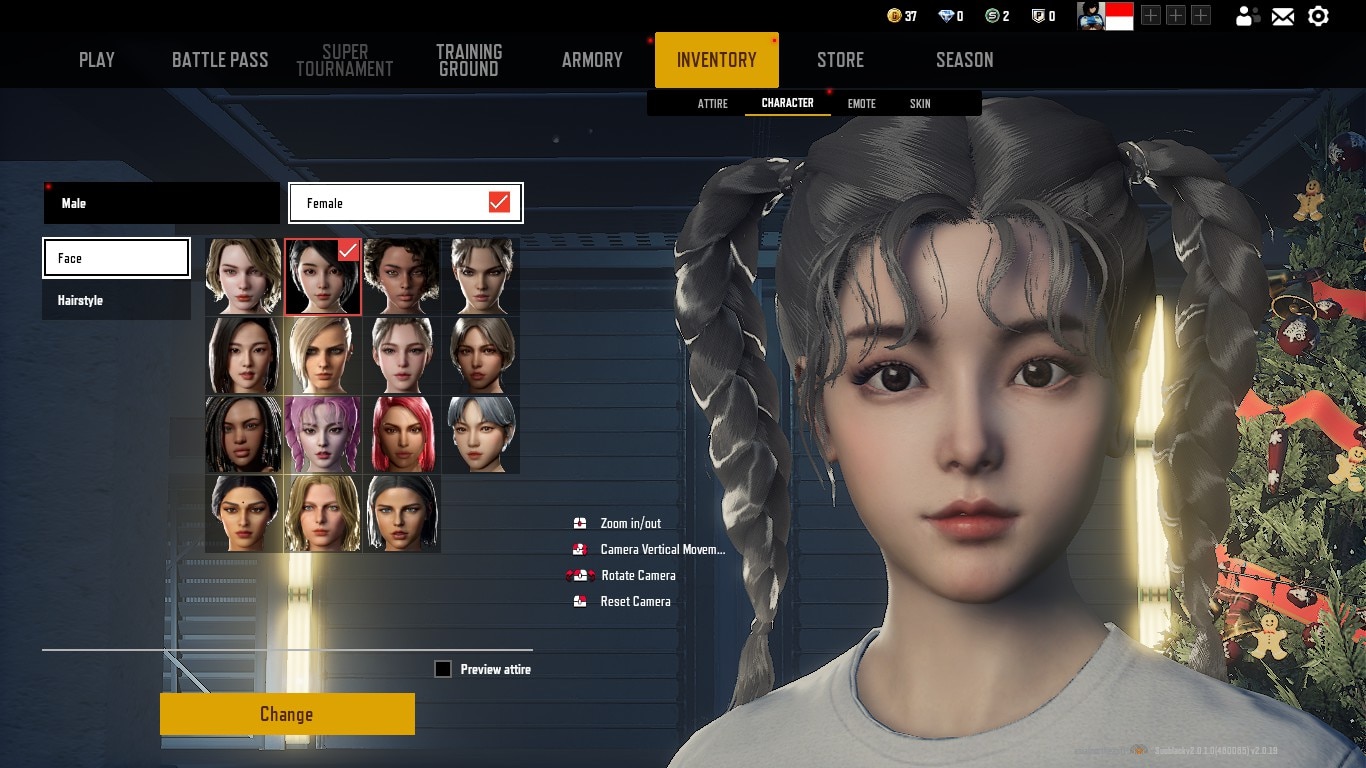Open the friends list icon
1366x768 pixels.
click(1247, 16)
